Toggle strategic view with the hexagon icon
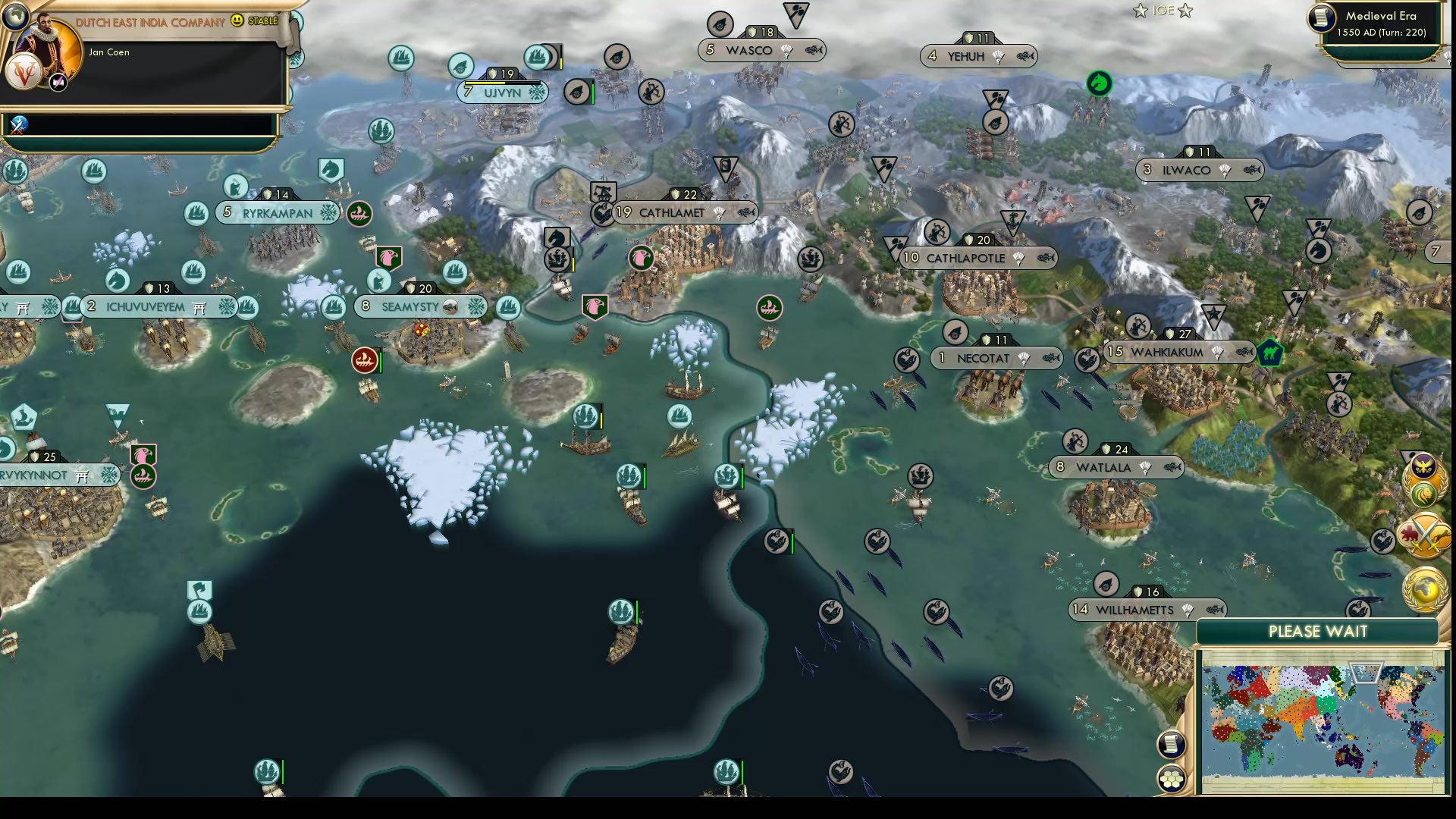Image resolution: width=1456 pixels, height=819 pixels. [x=1172, y=777]
